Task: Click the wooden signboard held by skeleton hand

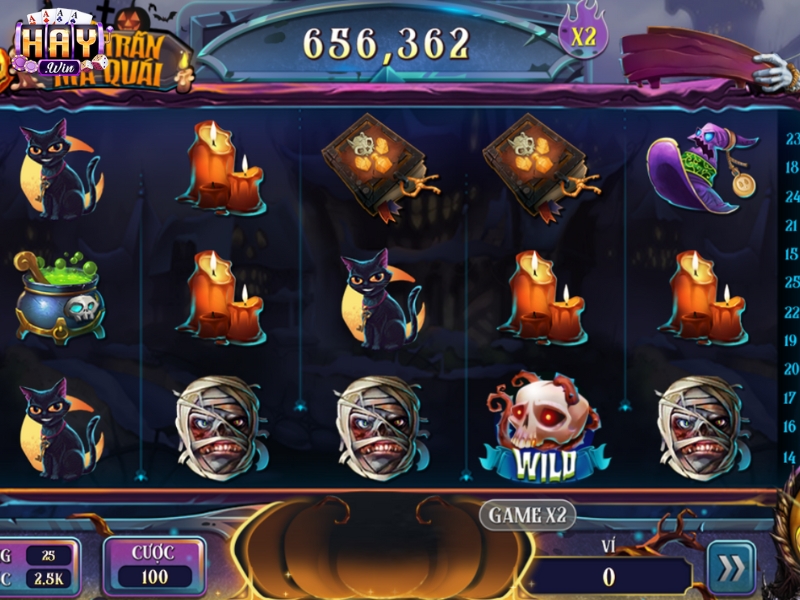Action: [690, 55]
